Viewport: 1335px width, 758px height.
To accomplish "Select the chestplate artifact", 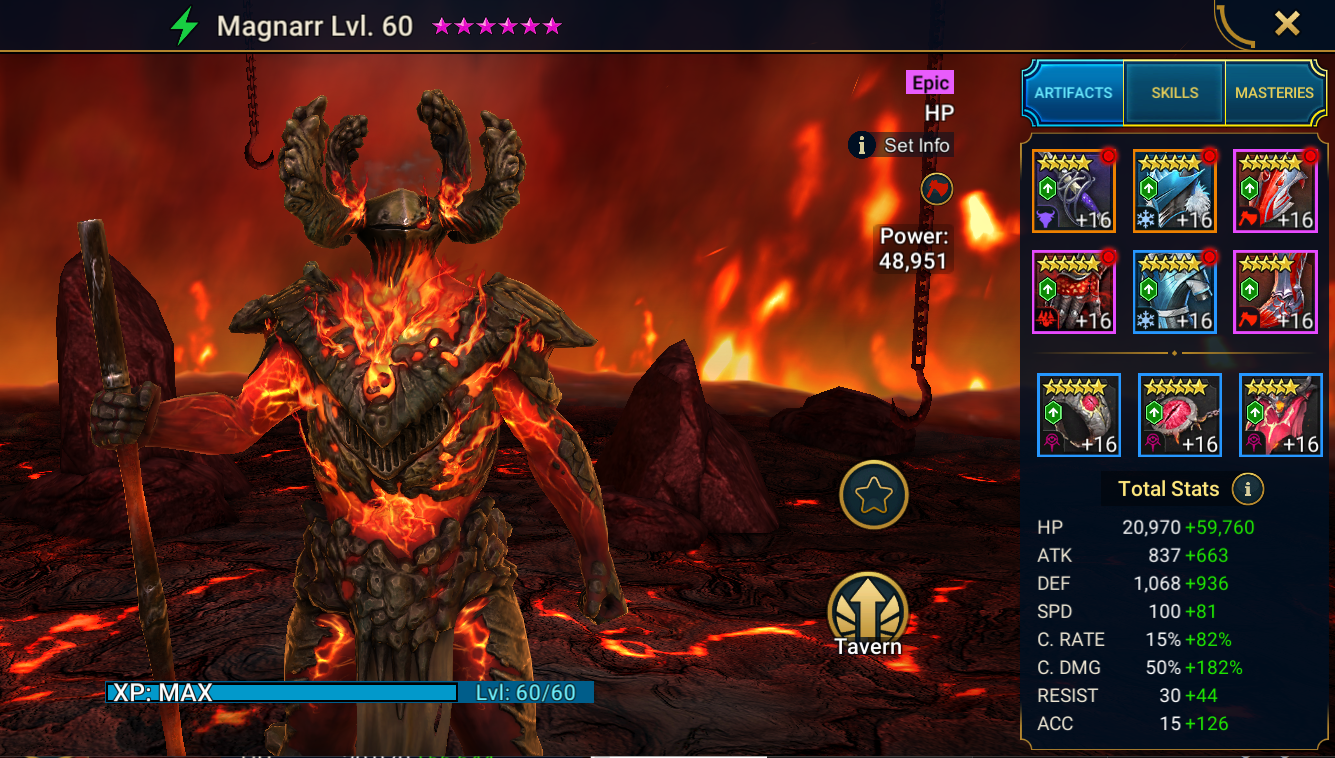I will [x=1174, y=291].
